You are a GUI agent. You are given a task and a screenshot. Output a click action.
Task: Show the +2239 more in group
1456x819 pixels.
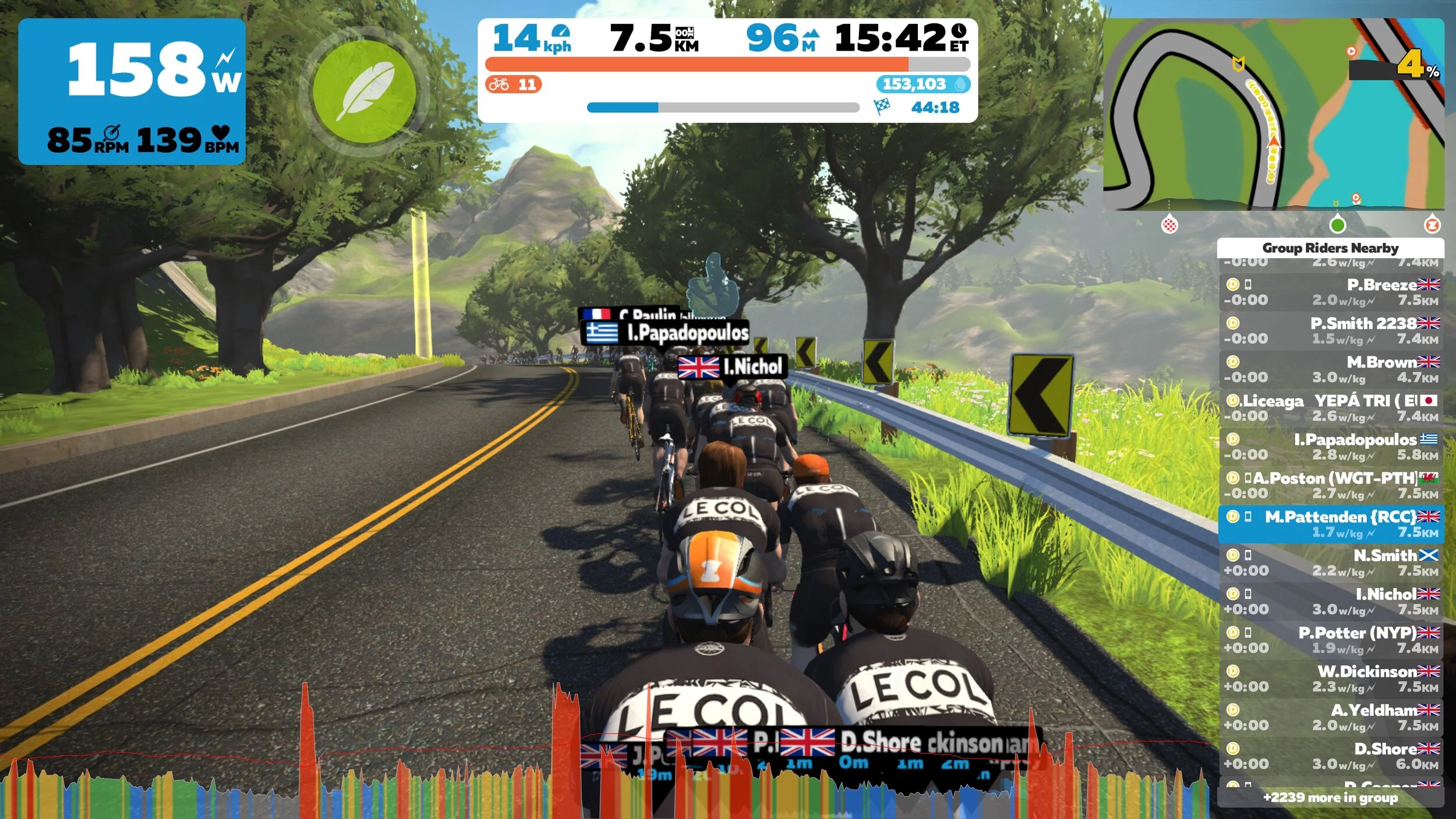click(1330, 797)
